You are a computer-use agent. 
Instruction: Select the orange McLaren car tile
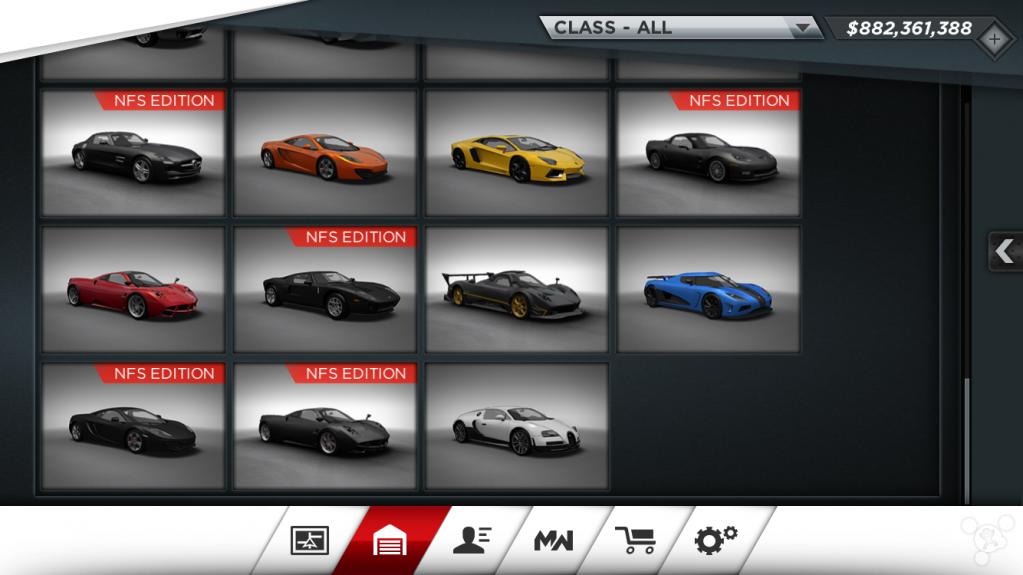[x=325, y=153]
